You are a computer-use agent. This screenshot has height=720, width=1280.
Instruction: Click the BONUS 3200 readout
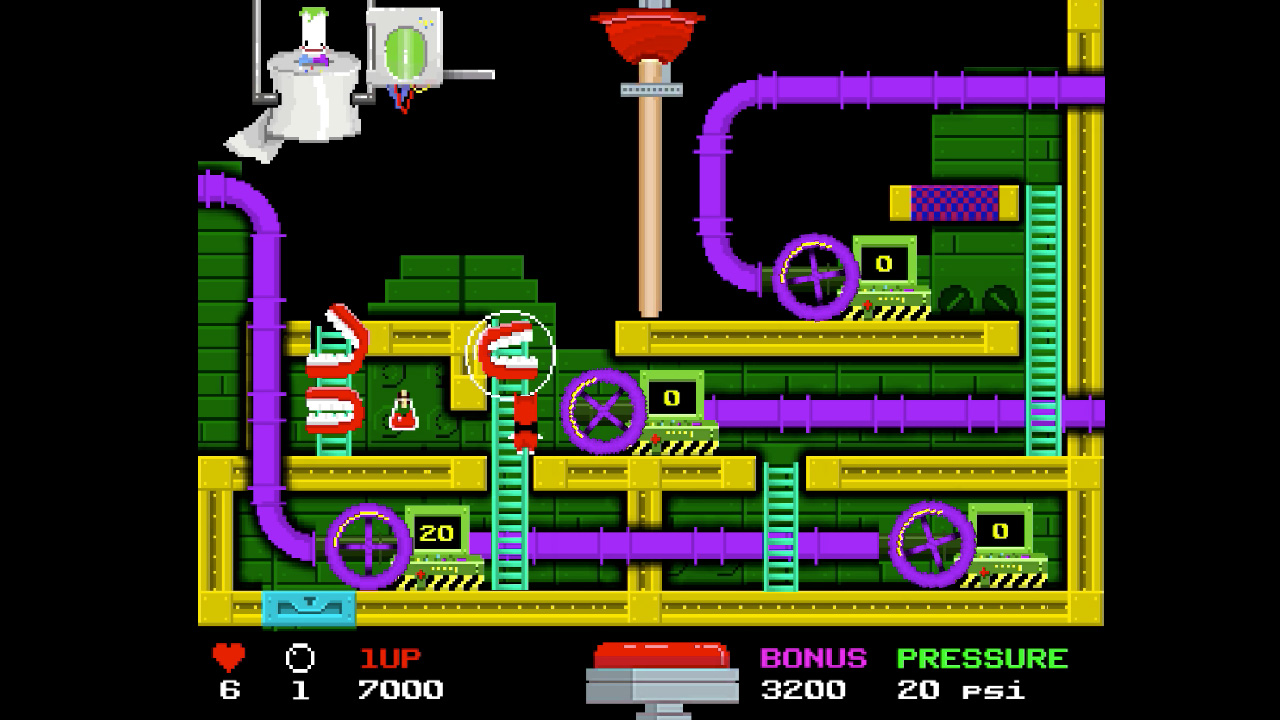807,688
